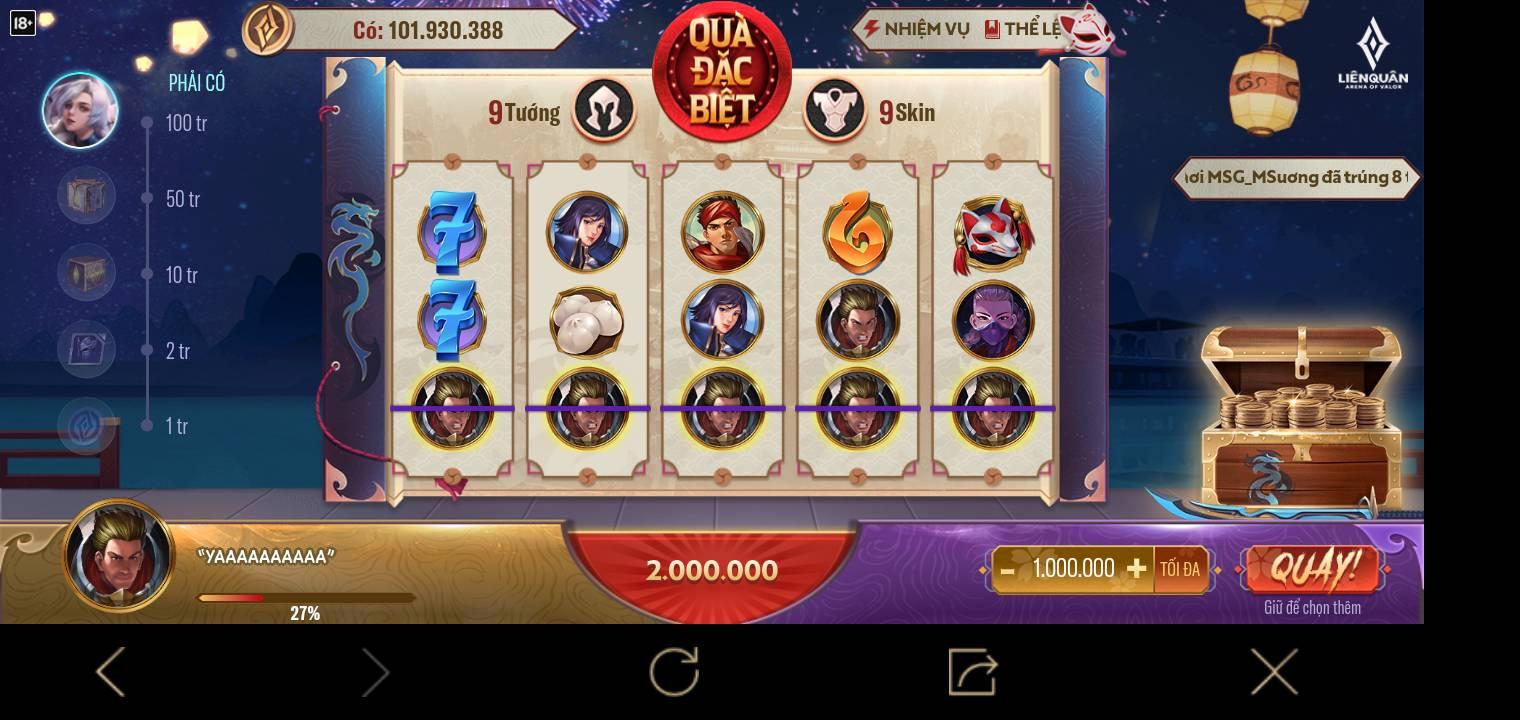
Task: Decrease the bet with the minus button
Action: [x=1007, y=570]
